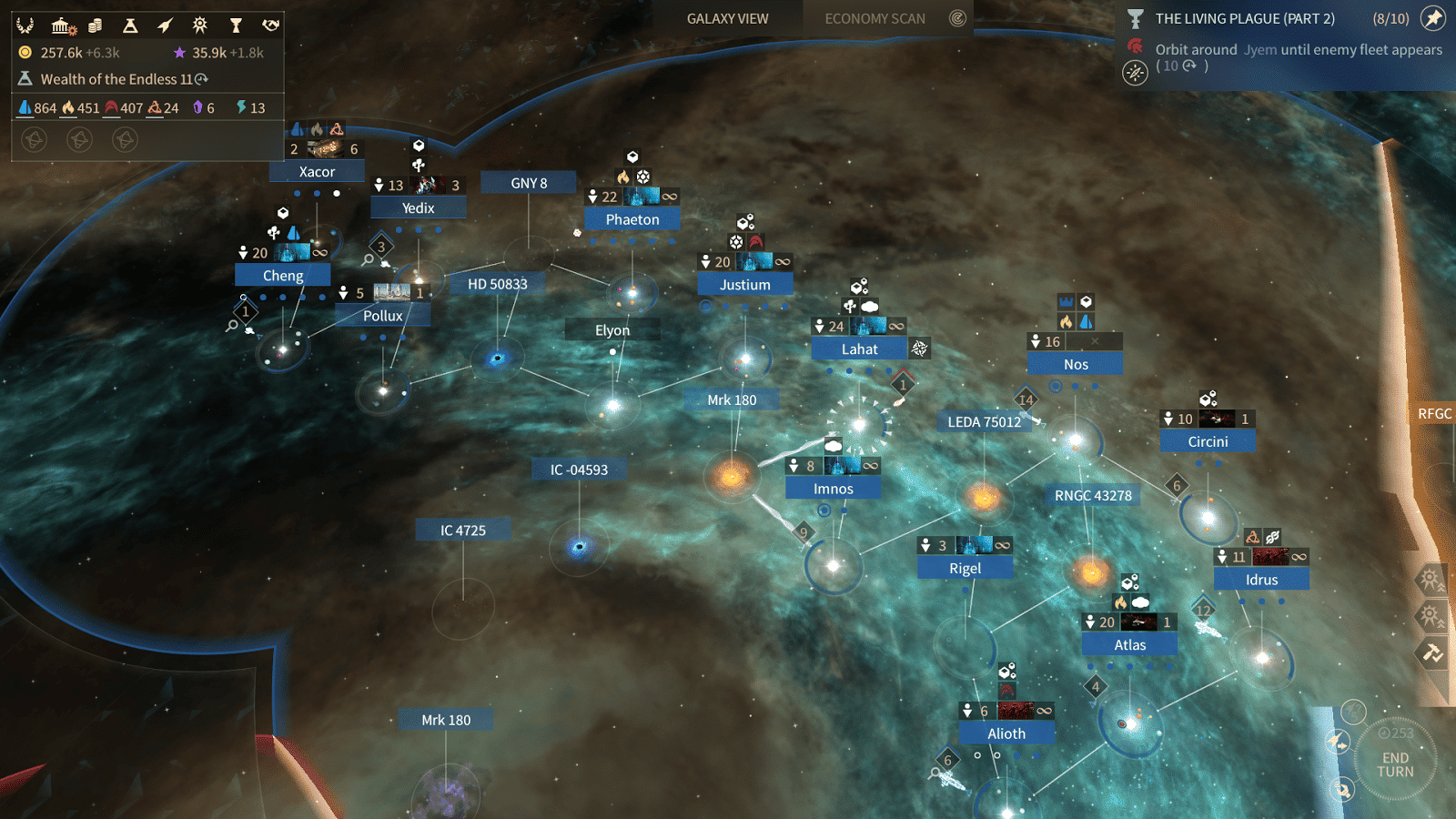Select the Cheng system label

(283, 276)
